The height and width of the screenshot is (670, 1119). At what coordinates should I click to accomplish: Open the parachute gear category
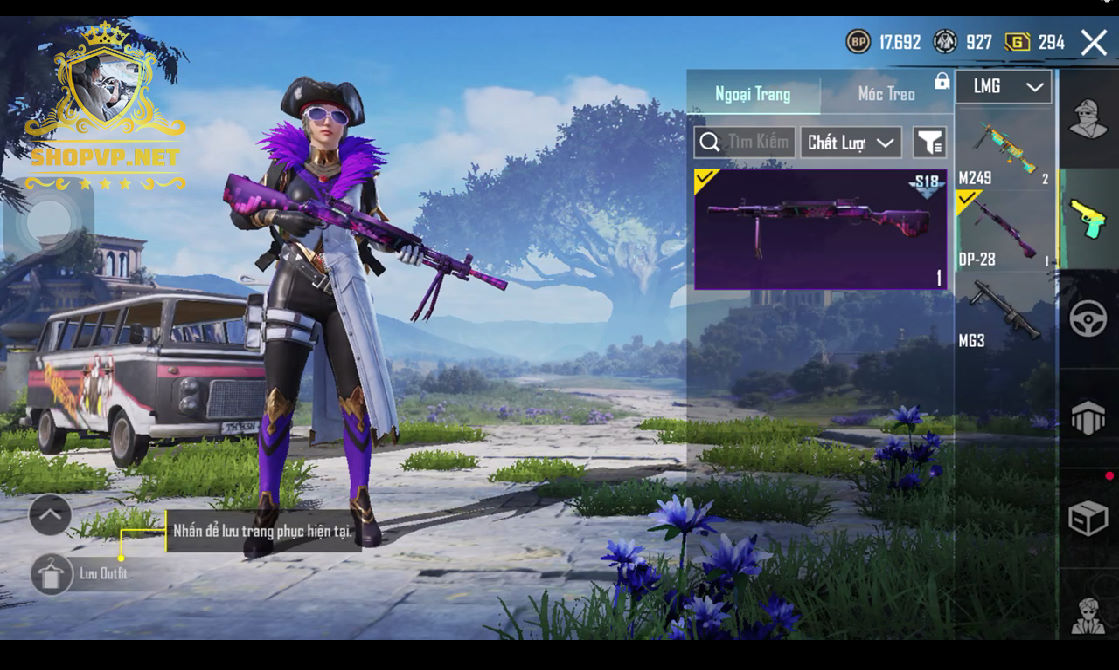[1088, 419]
